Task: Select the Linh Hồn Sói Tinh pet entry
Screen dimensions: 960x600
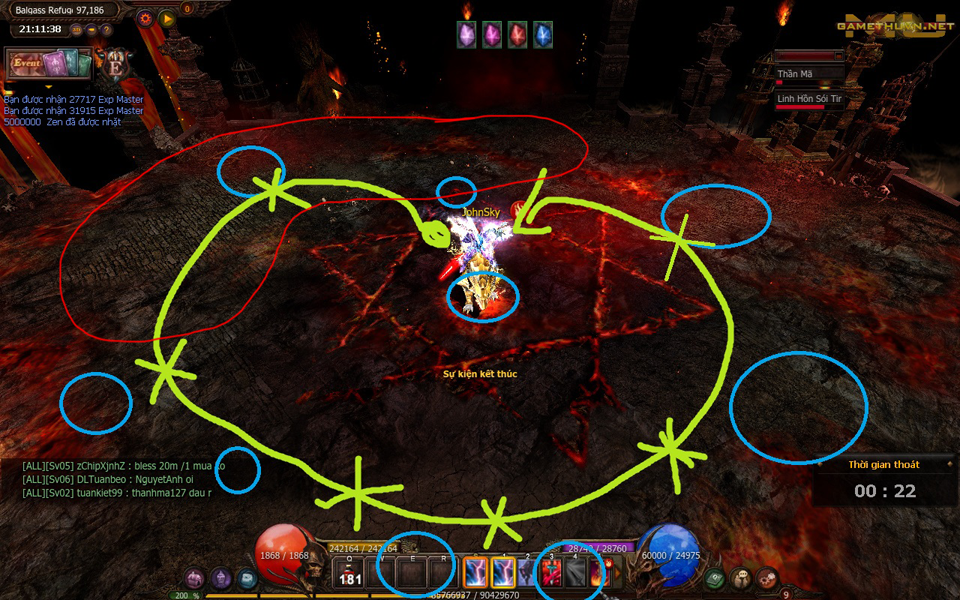Action: (x=810, y=99)
